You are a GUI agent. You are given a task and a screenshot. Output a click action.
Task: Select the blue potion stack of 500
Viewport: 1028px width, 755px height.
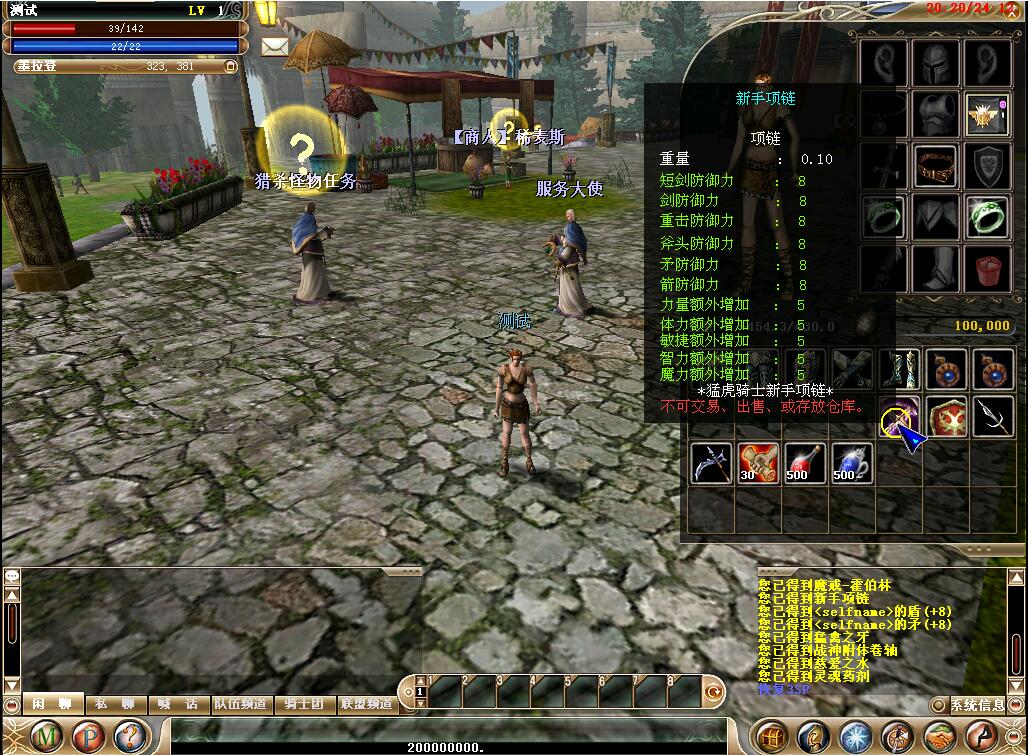pos(852,464)
